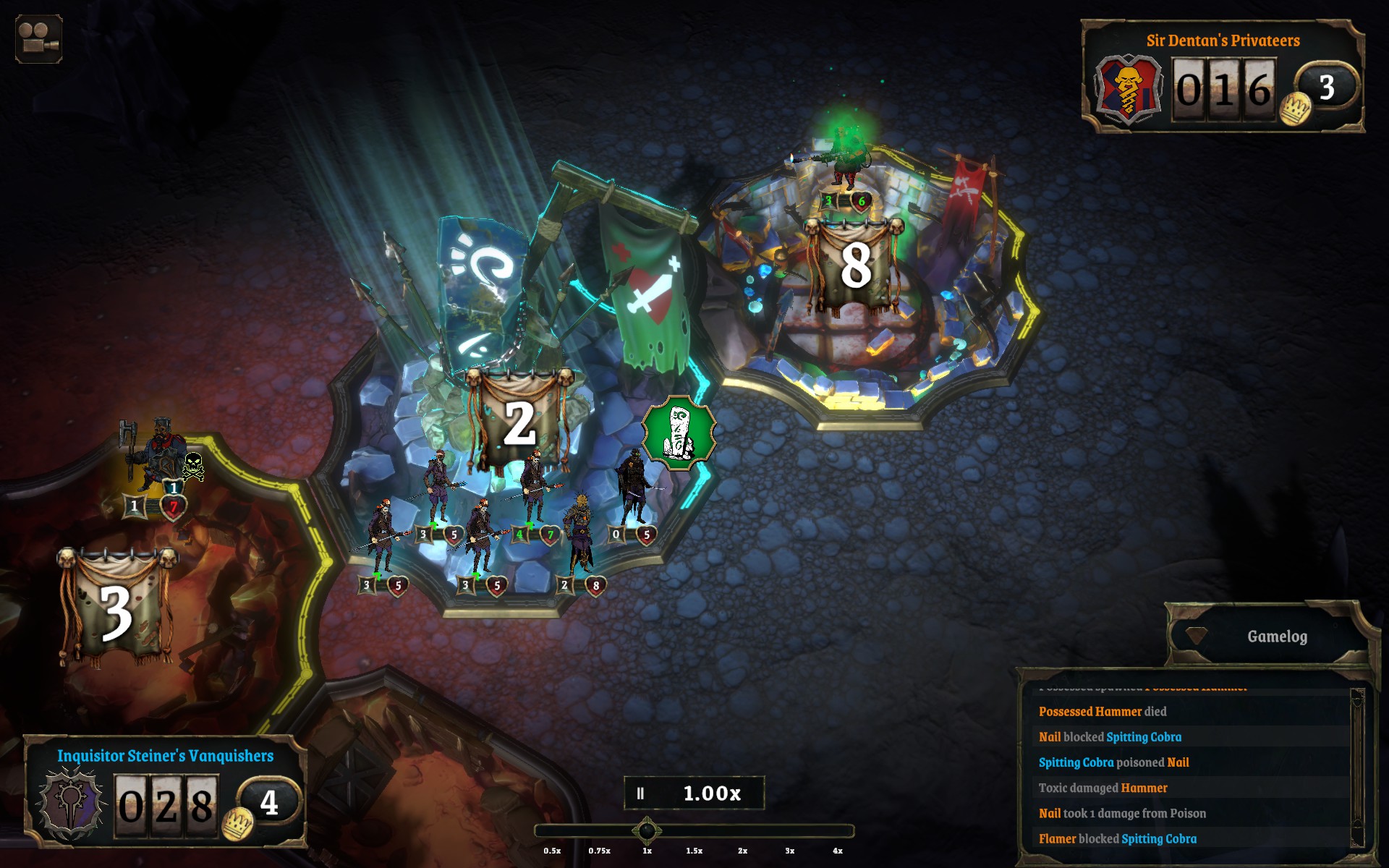Open Sir Dentan's Privateers emblem

click(1128, 90)
